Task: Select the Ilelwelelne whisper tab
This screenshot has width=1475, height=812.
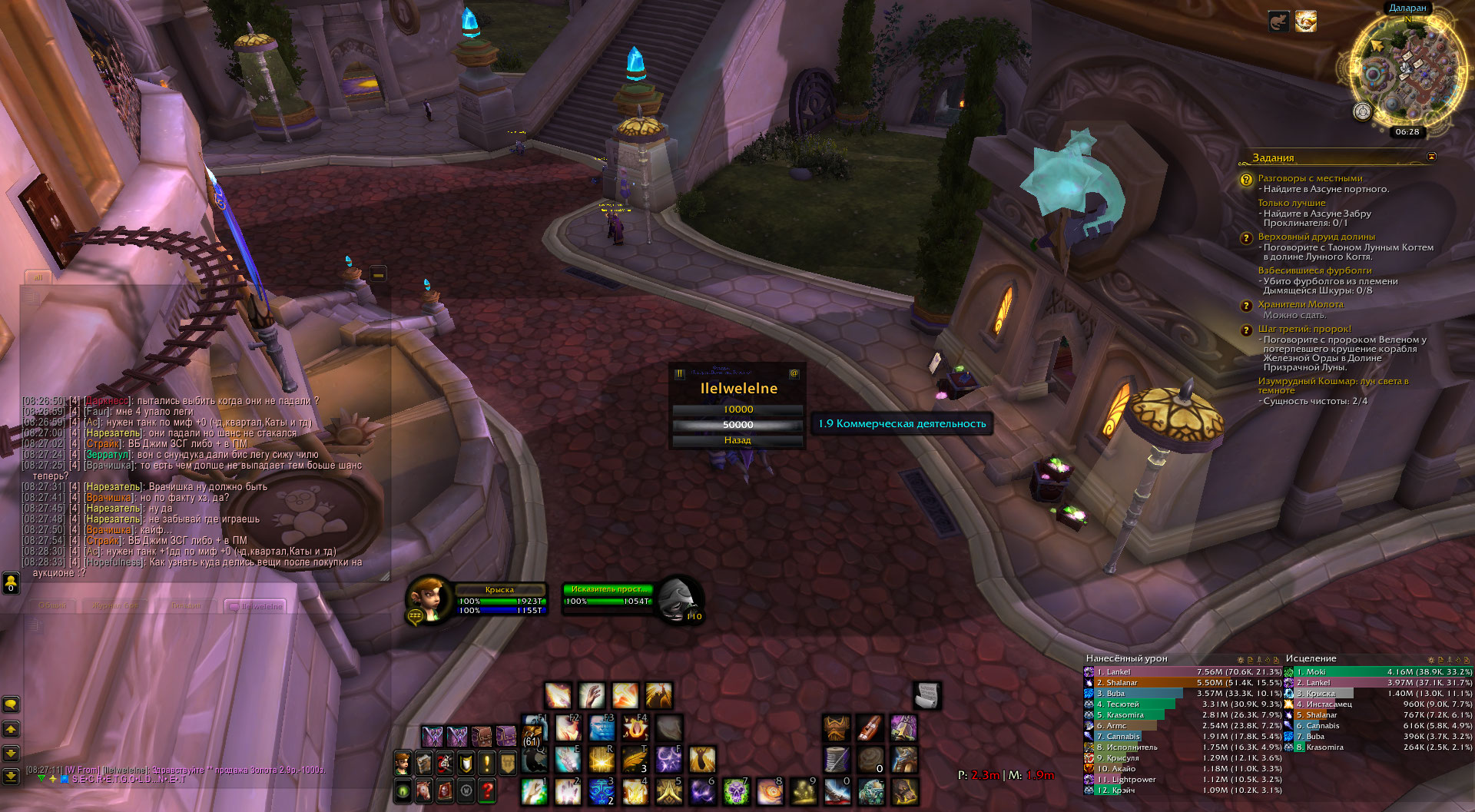Action: pyautogui.click(x=256, y=606)
